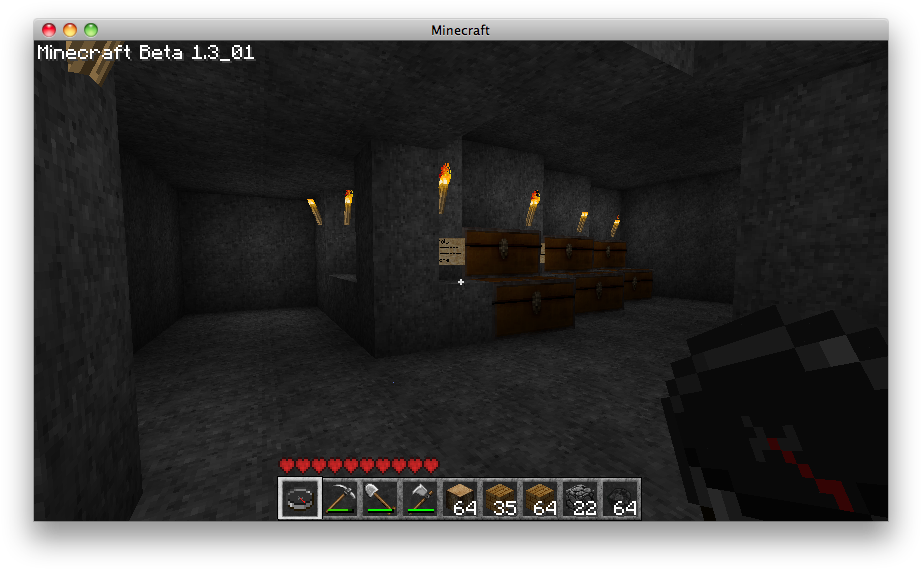
Task: Choose the 22 cobblestone stack
Action: coord(580,498)
